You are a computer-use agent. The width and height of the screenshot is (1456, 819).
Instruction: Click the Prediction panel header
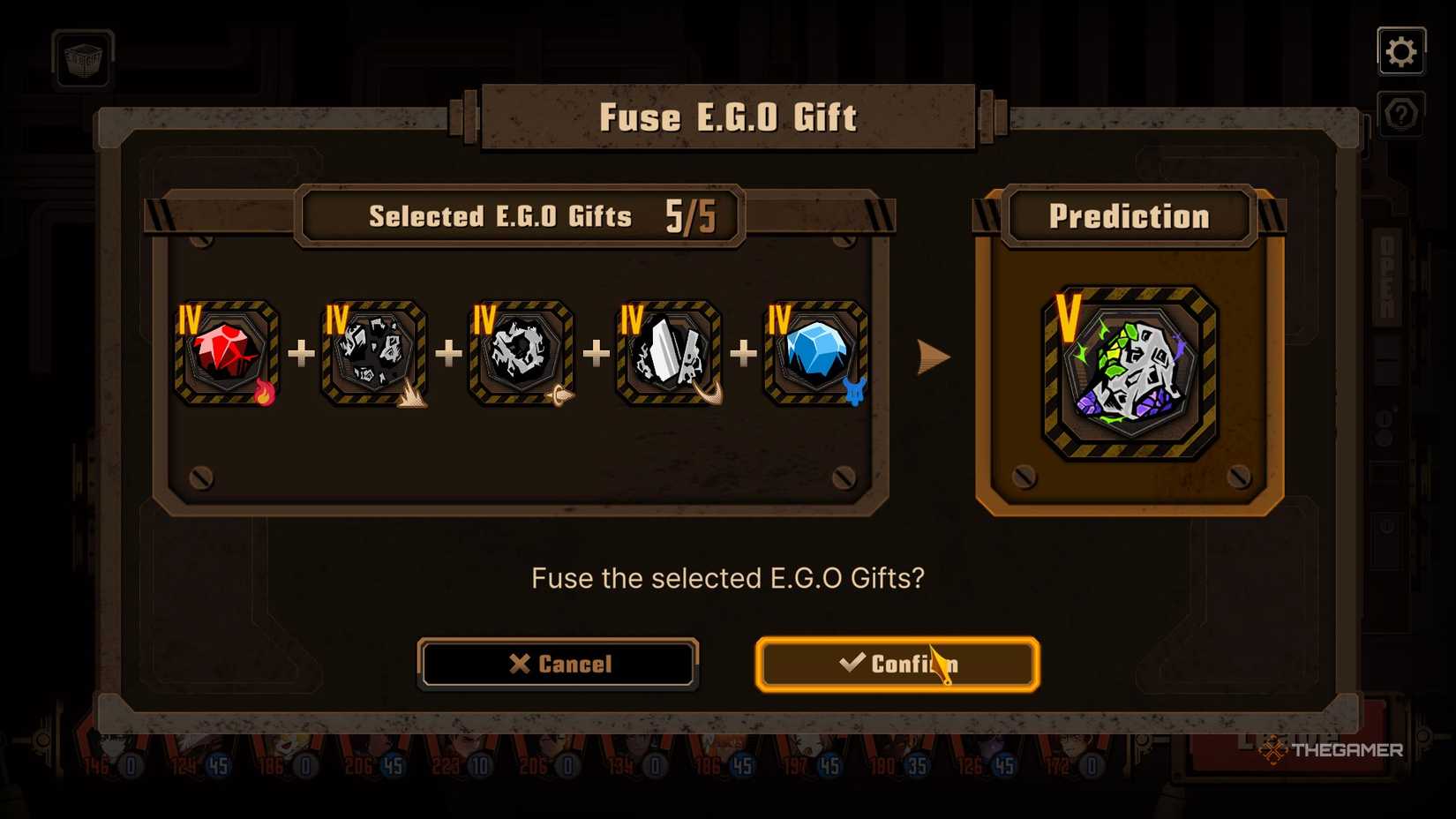[1129, 216]
